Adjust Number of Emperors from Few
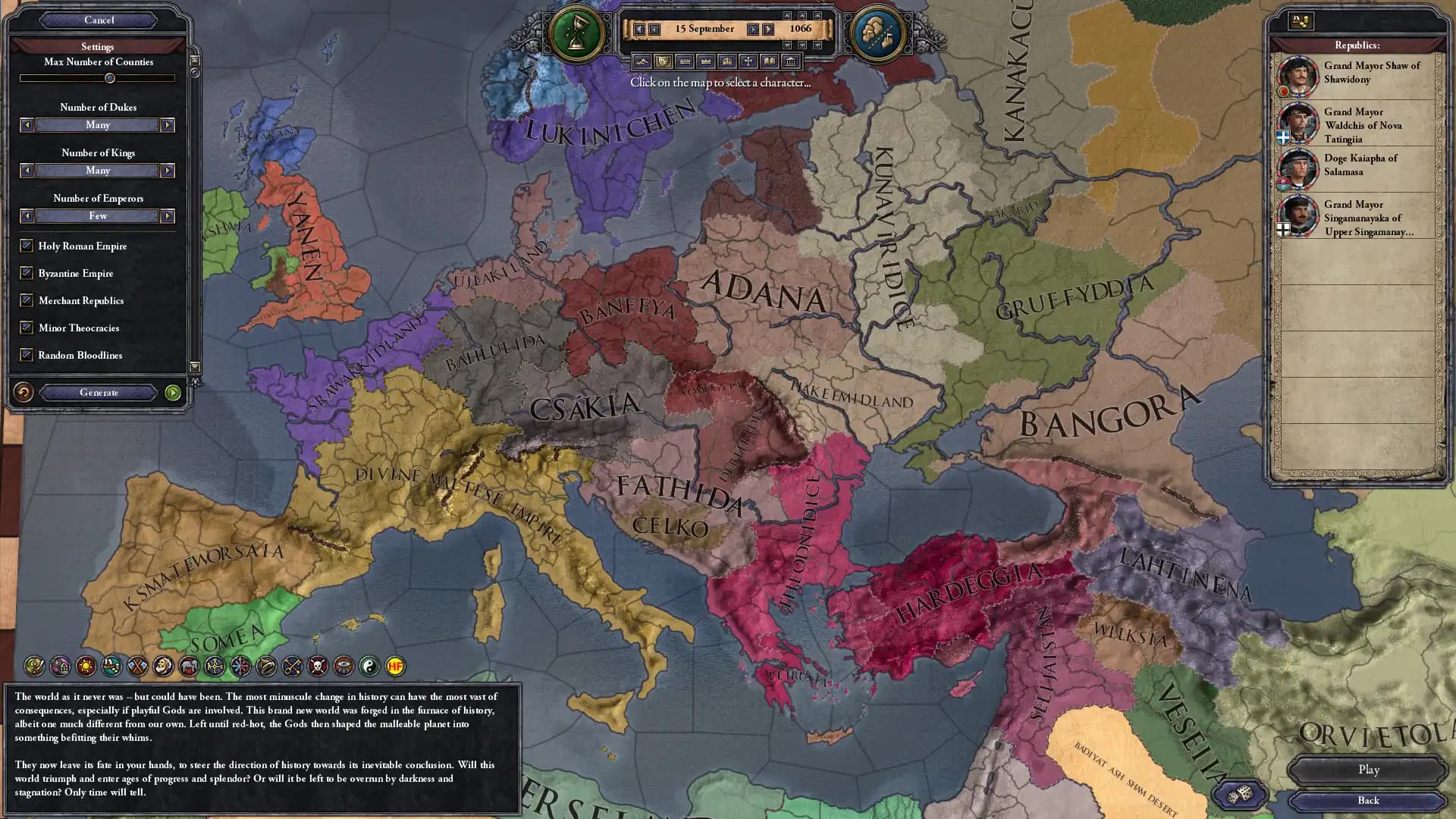1456x819 pixels. 97,216
